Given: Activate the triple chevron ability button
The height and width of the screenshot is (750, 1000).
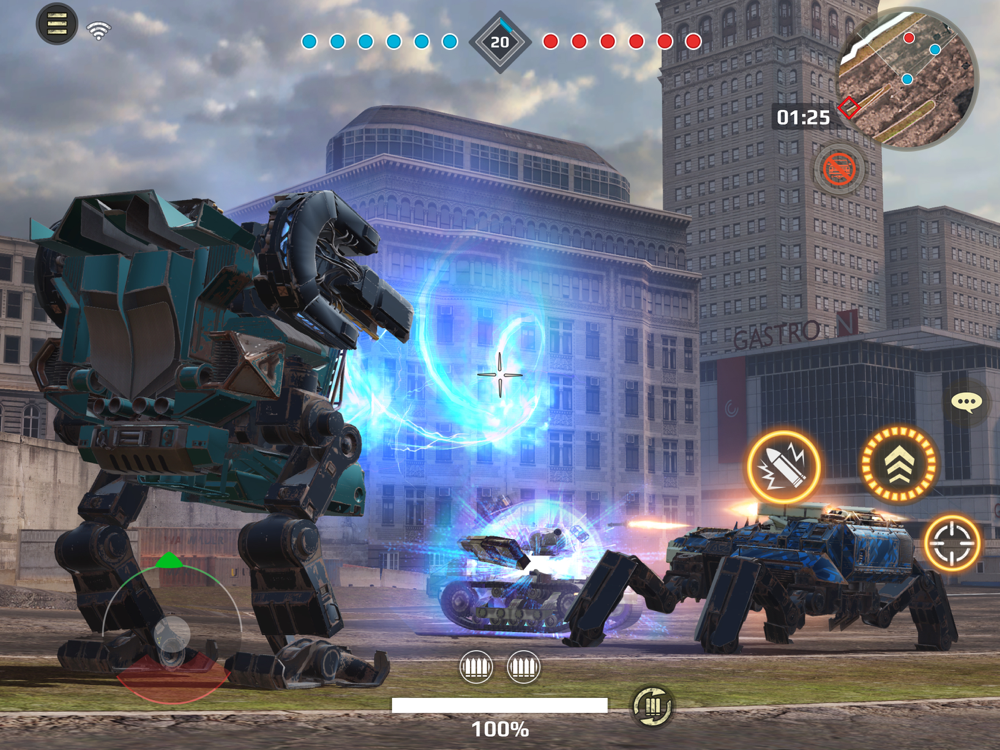Looking at the screenshot, I should pos(898,463).
